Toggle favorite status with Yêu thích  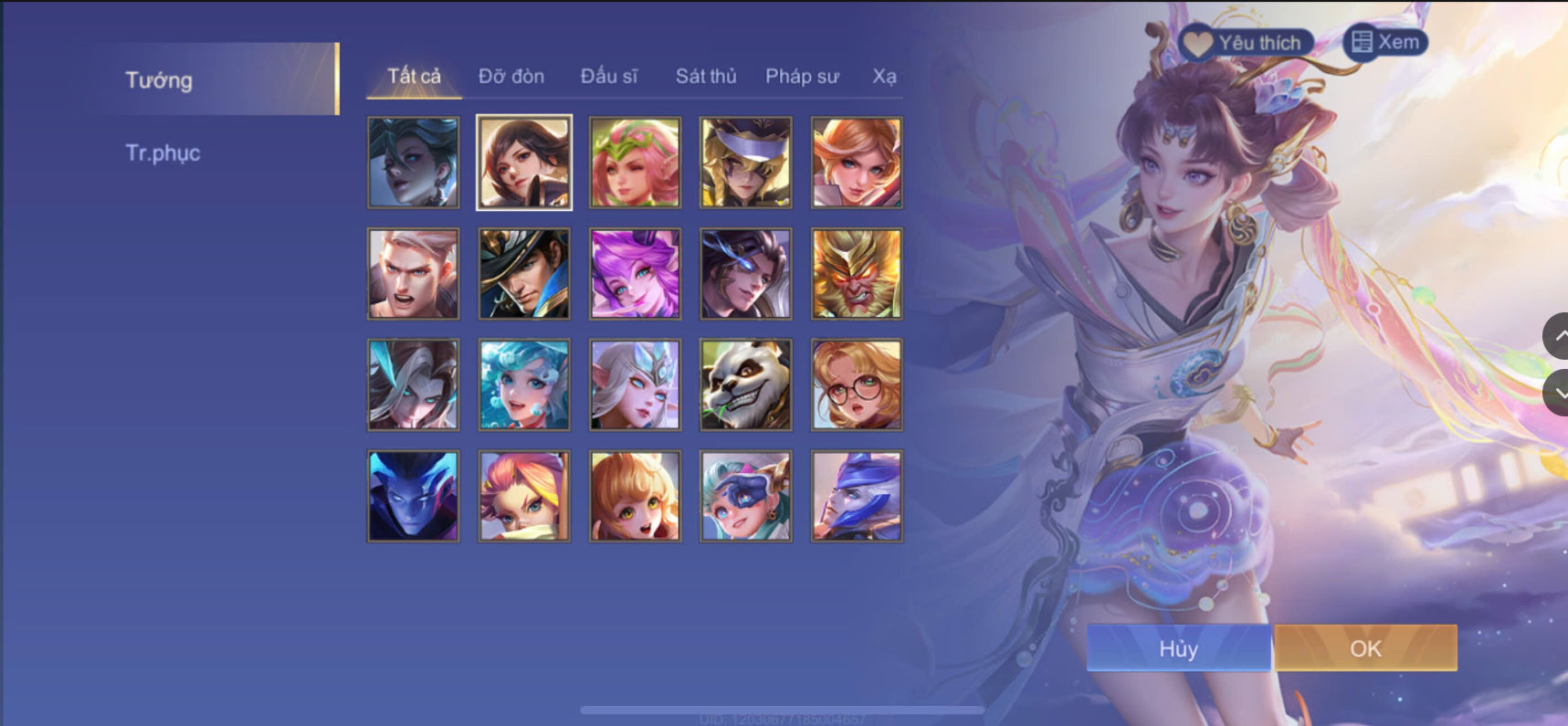pos(1251,41)
